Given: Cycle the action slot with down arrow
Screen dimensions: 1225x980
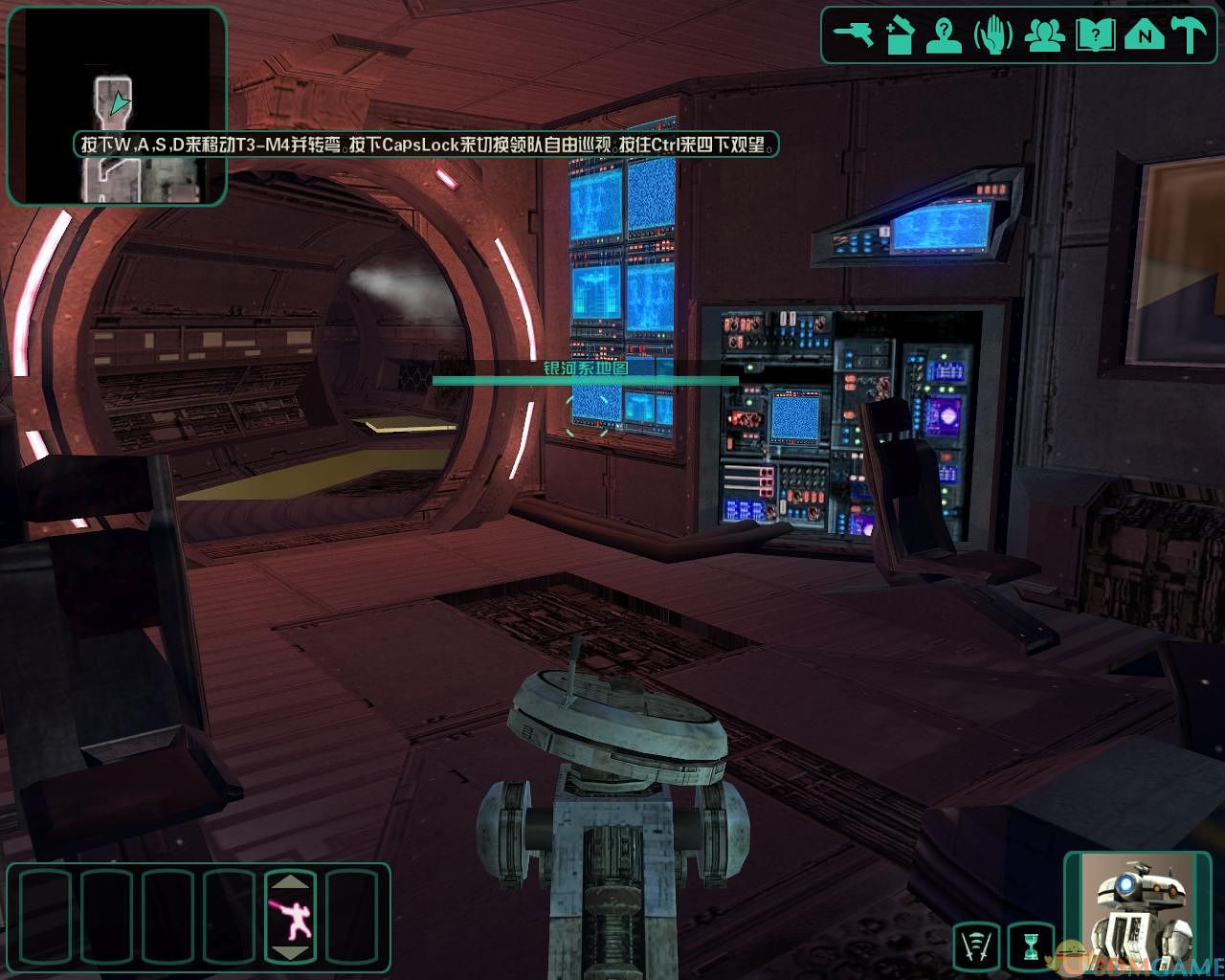Looking at the screenshot, I should tap(289, 952).
